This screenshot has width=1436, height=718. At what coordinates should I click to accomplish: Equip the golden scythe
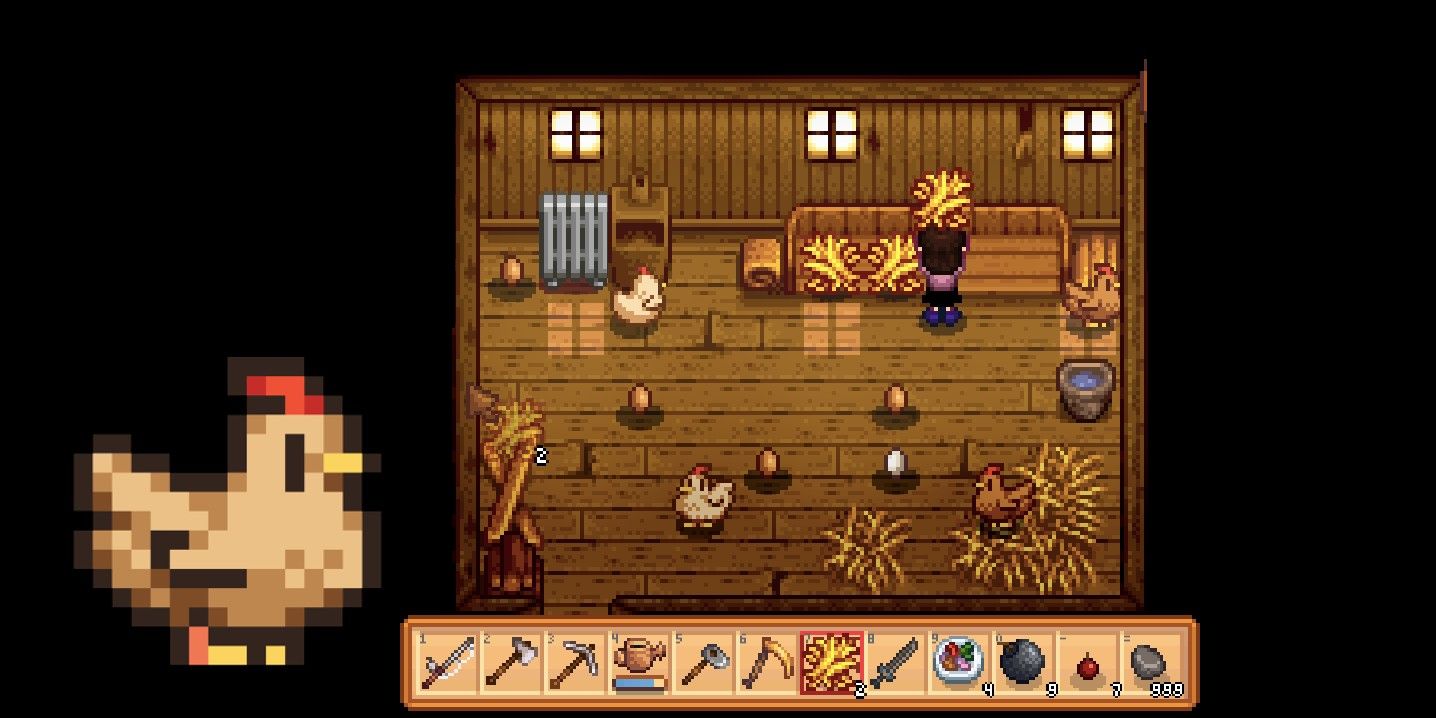tap(766, 662)
